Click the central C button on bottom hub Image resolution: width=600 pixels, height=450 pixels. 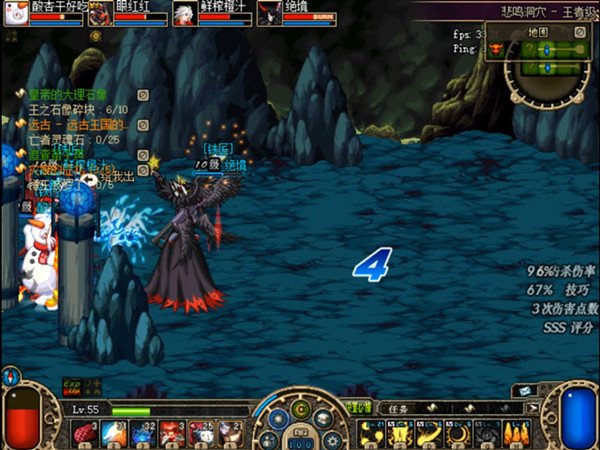coord(299,408)
